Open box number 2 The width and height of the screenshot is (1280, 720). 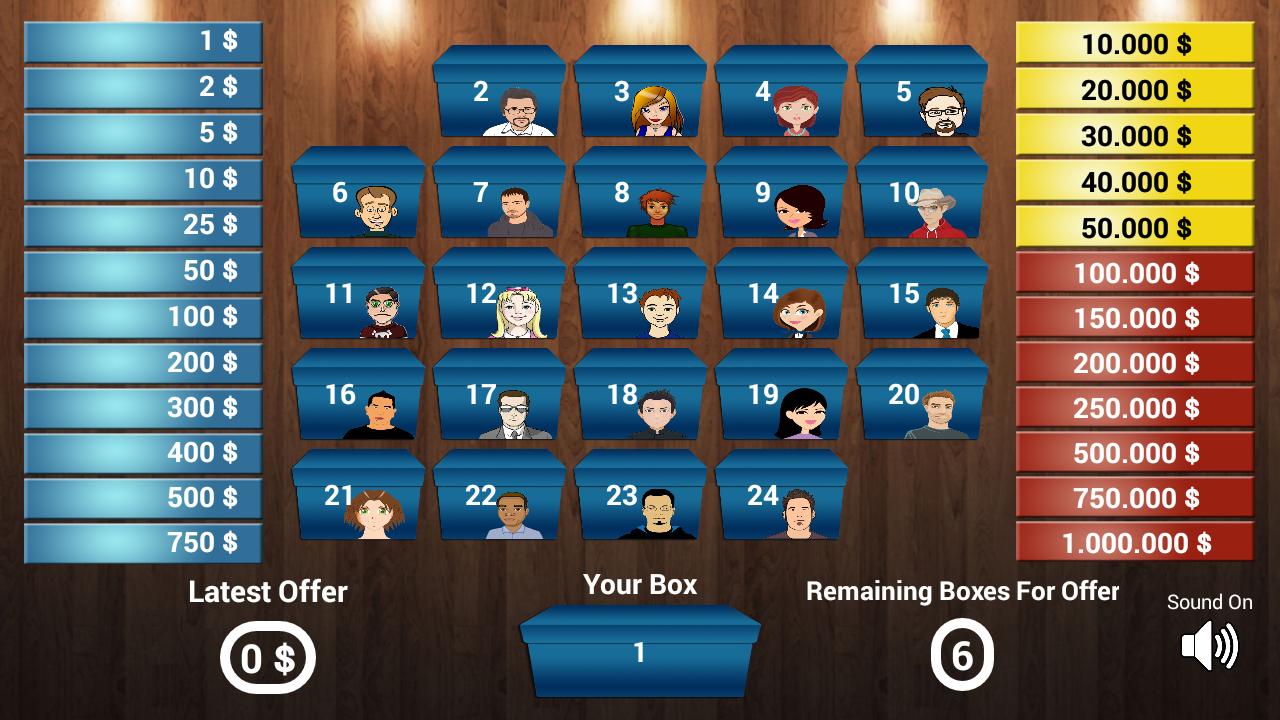click(x=498, y=100)
